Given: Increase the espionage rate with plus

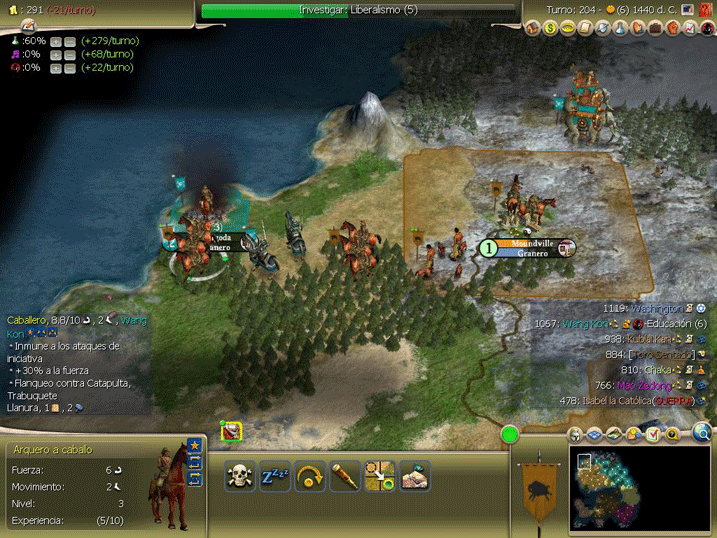Looking at the screenshot, I should point(56,68).
